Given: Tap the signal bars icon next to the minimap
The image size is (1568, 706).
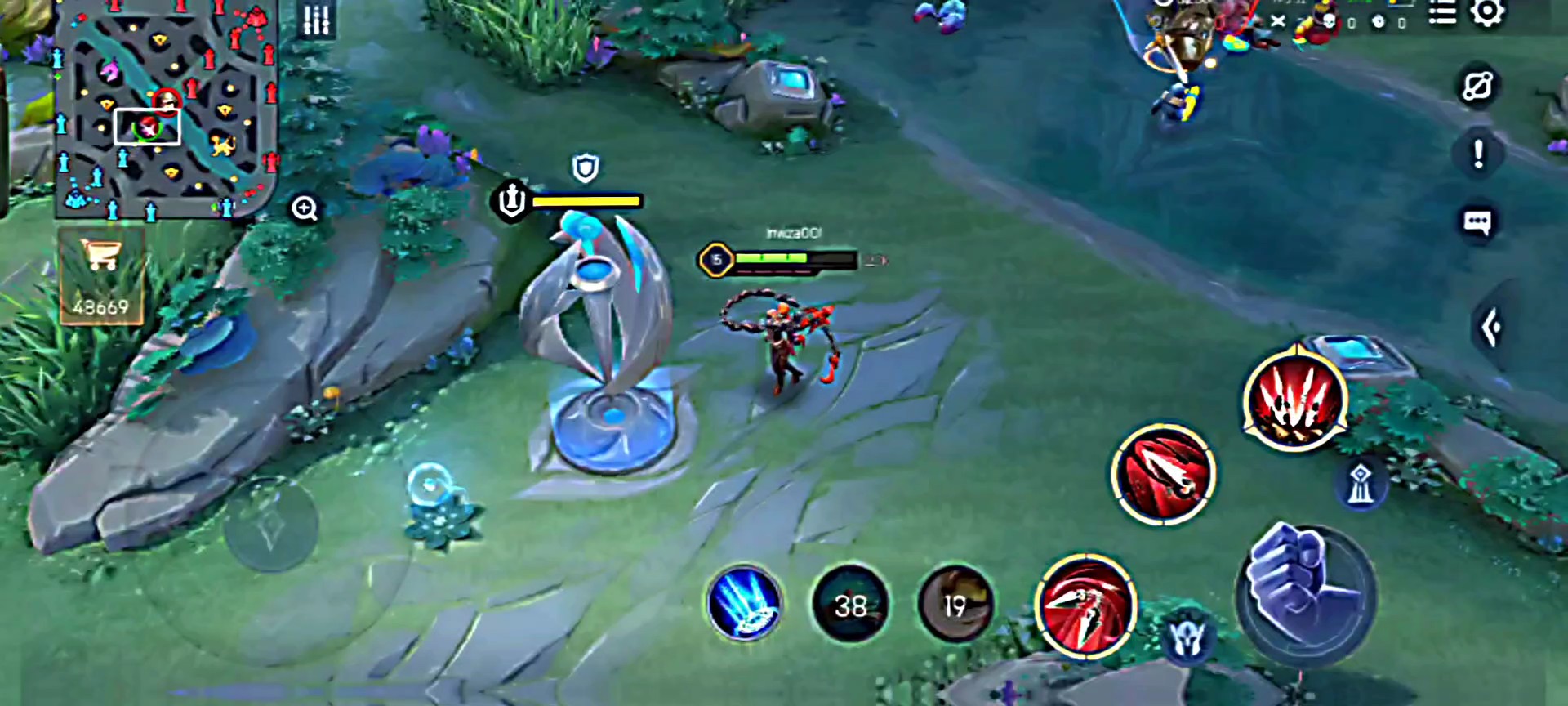Looking at the screenshot, I should (317, 20).
